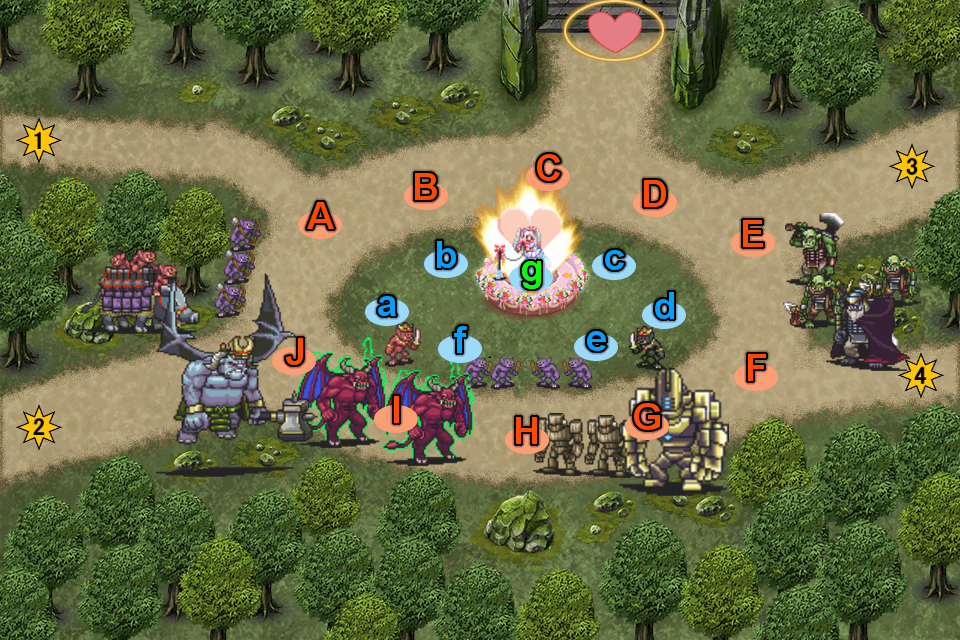This screenshot has height=640, width=960.
Task: Click the orange placement marker H
Action: tap(525, 433)
